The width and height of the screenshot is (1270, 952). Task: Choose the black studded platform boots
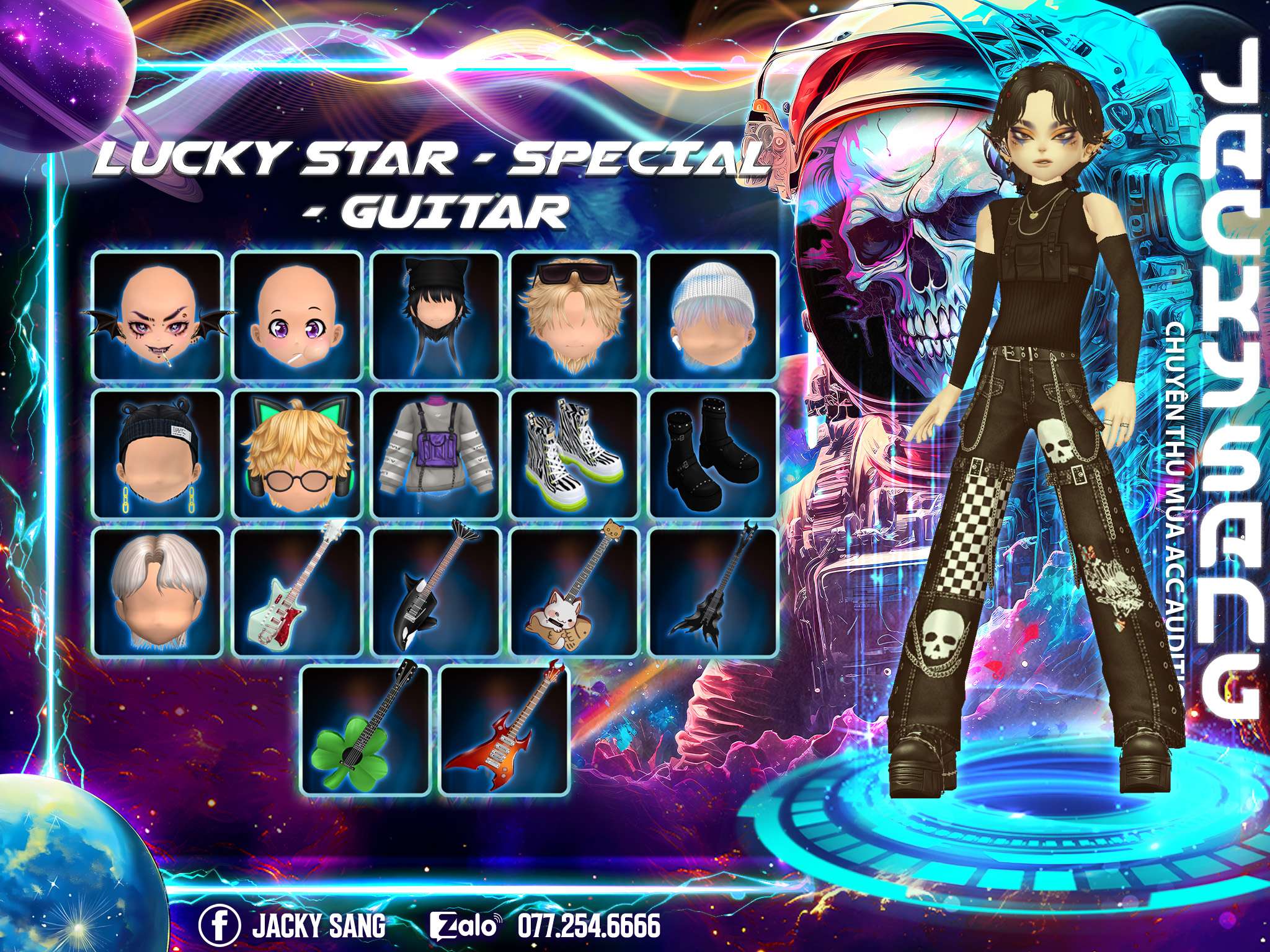(x=713, y=454)
